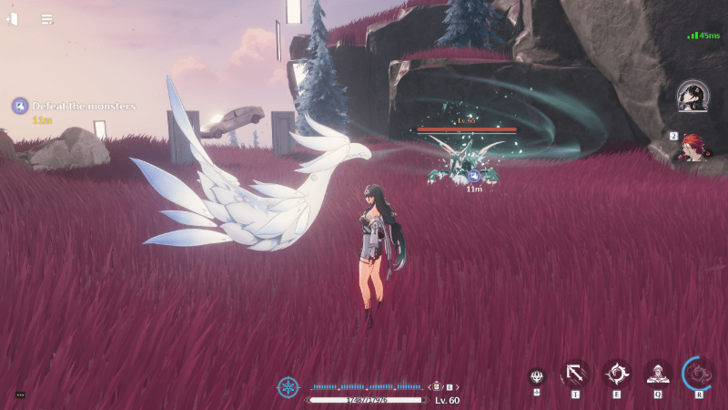Activate the arrow strike skill icon
Image resolution: width=728 pixels, height=410 pixels.
click(x=575, y=374)
